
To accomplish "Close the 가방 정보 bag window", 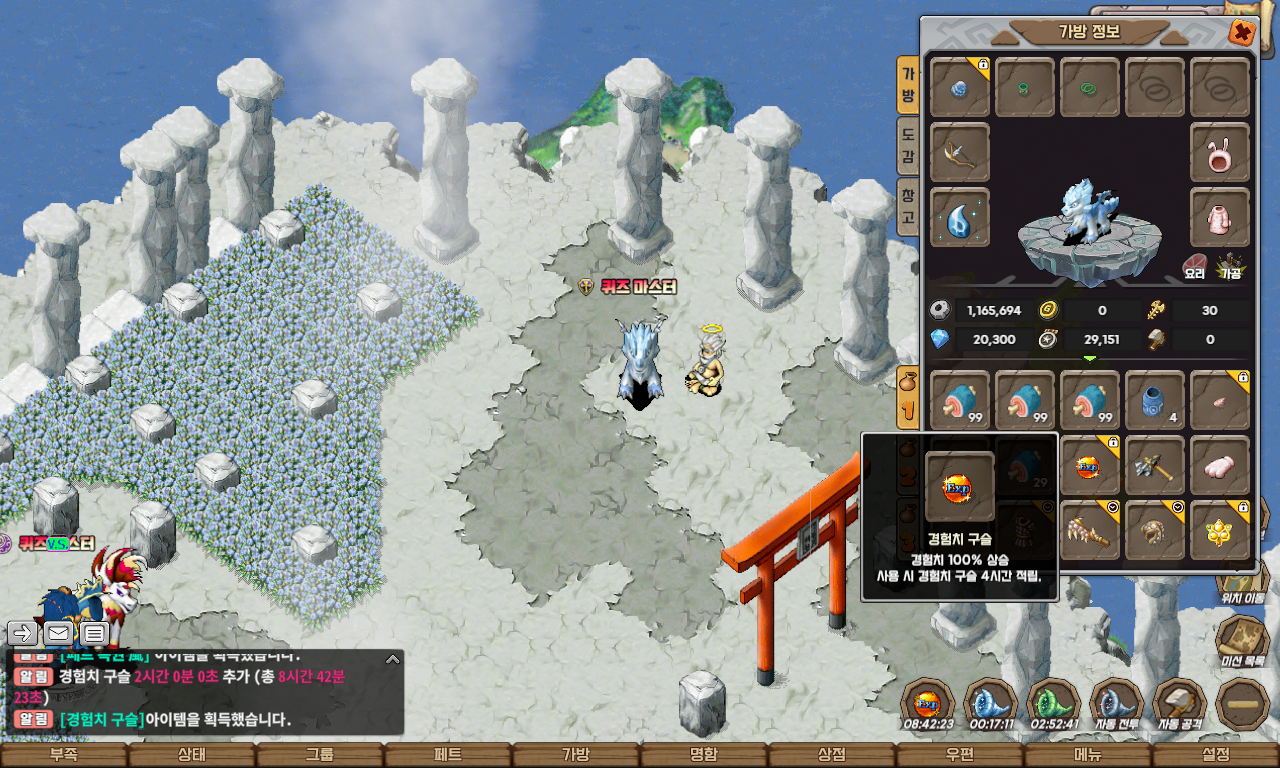I will point(1241,33).
